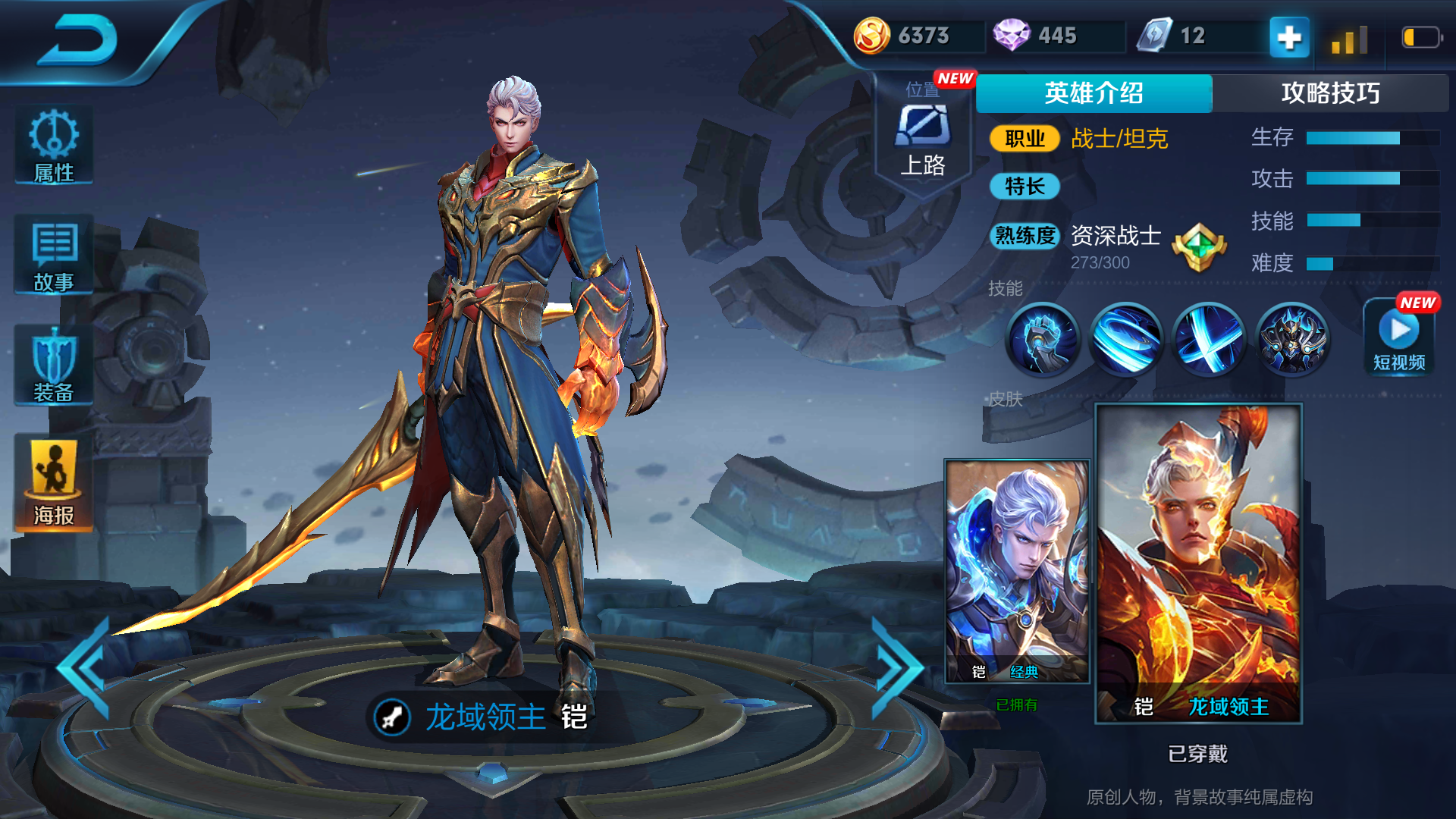This screenshot has height=819, width=1456.
Task: Select the glowing fist skill icon
Action: [x=1043, y=339]
